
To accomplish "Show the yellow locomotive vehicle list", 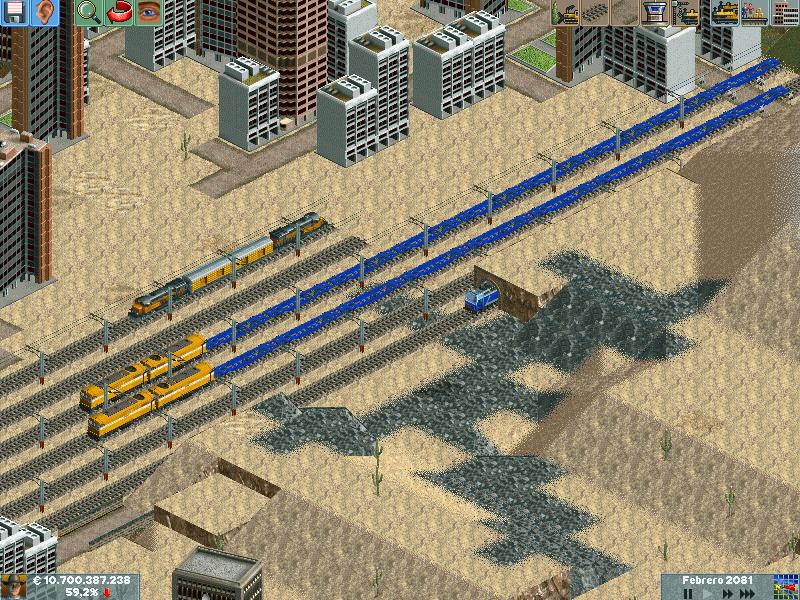I will [724, 13].
